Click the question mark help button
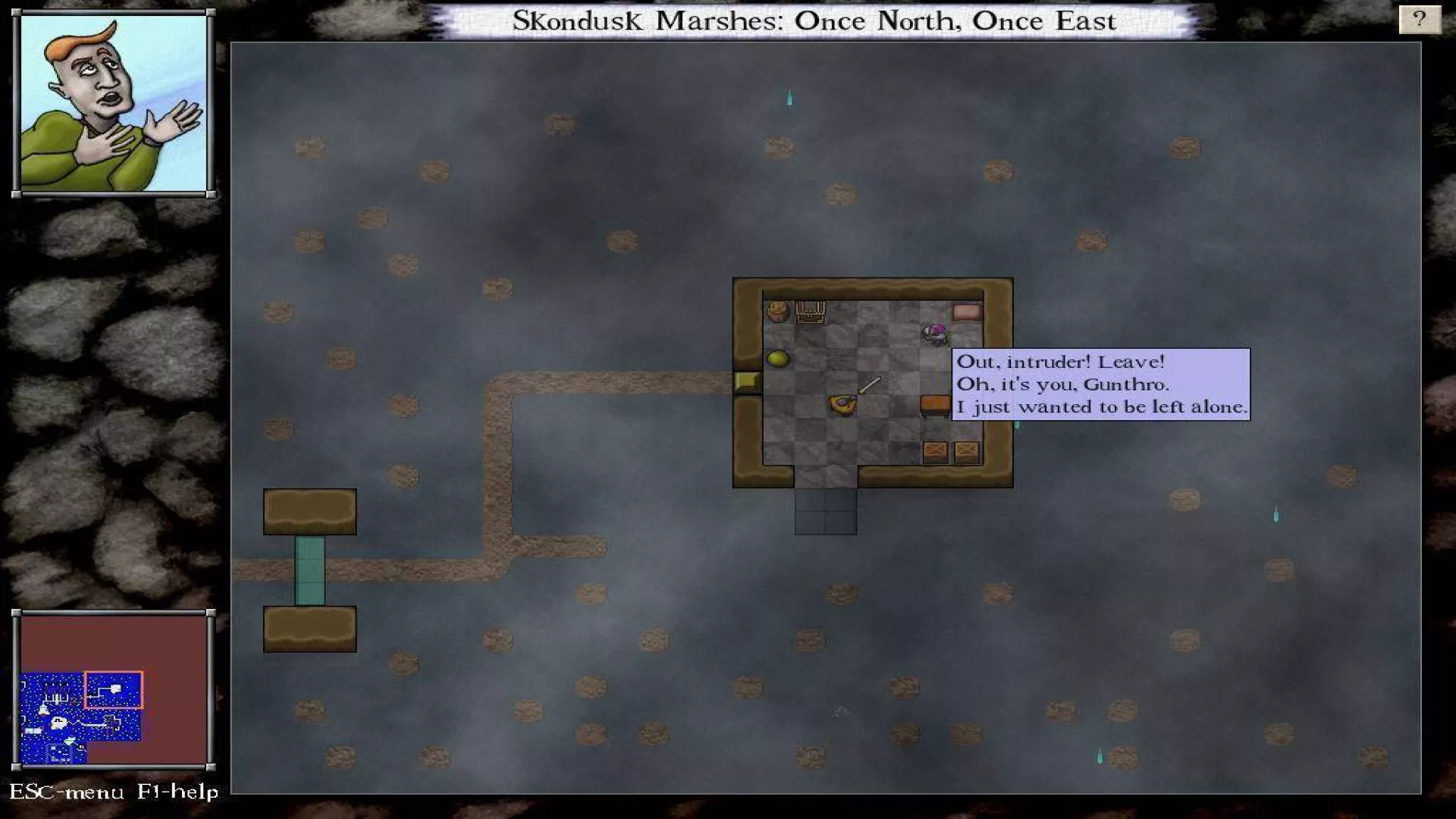This screenshot has height=819, width=1456. 1419,19
